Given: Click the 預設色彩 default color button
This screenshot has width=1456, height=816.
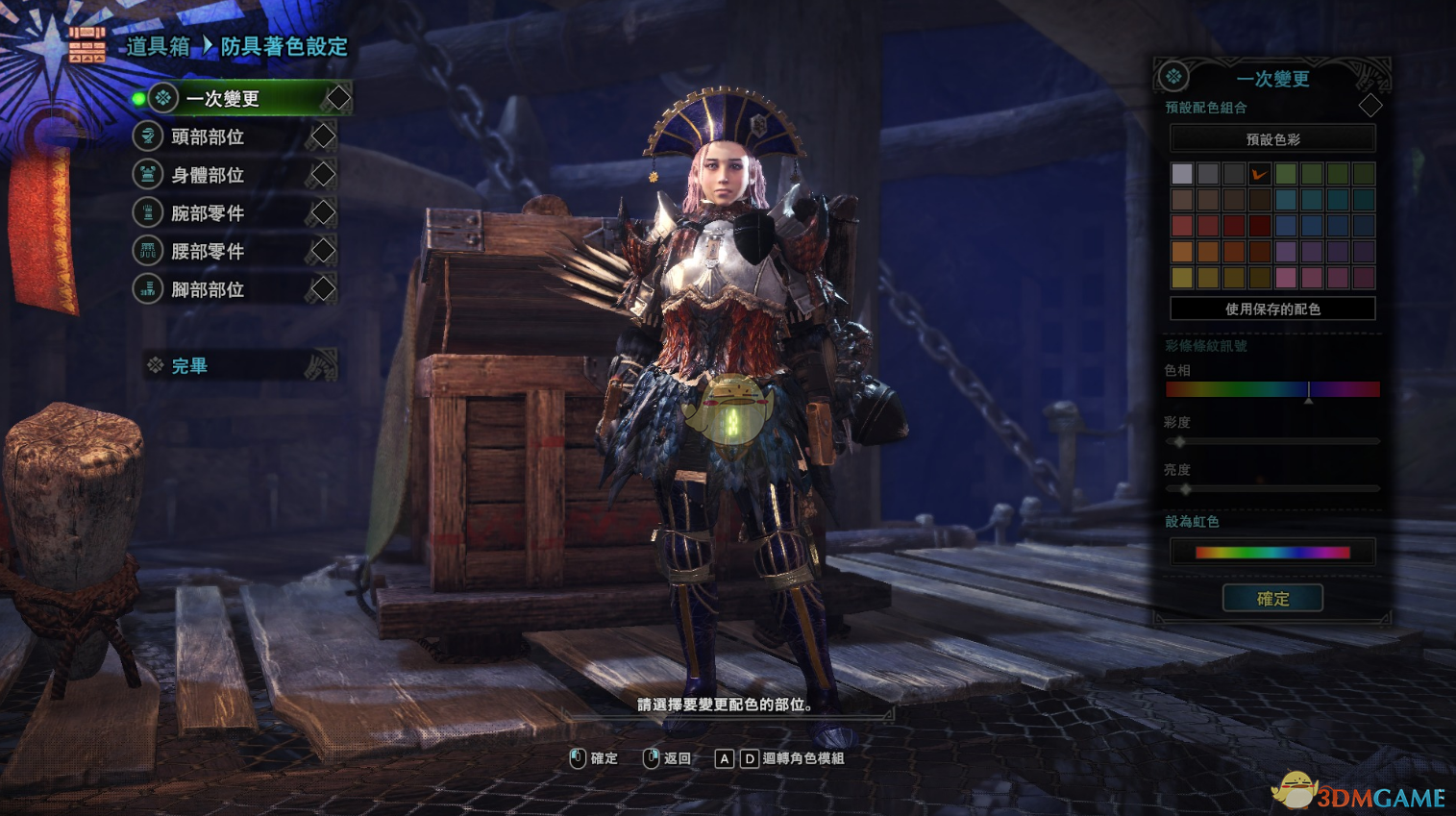Looking at the screenshot, I should pos(1272,139).
